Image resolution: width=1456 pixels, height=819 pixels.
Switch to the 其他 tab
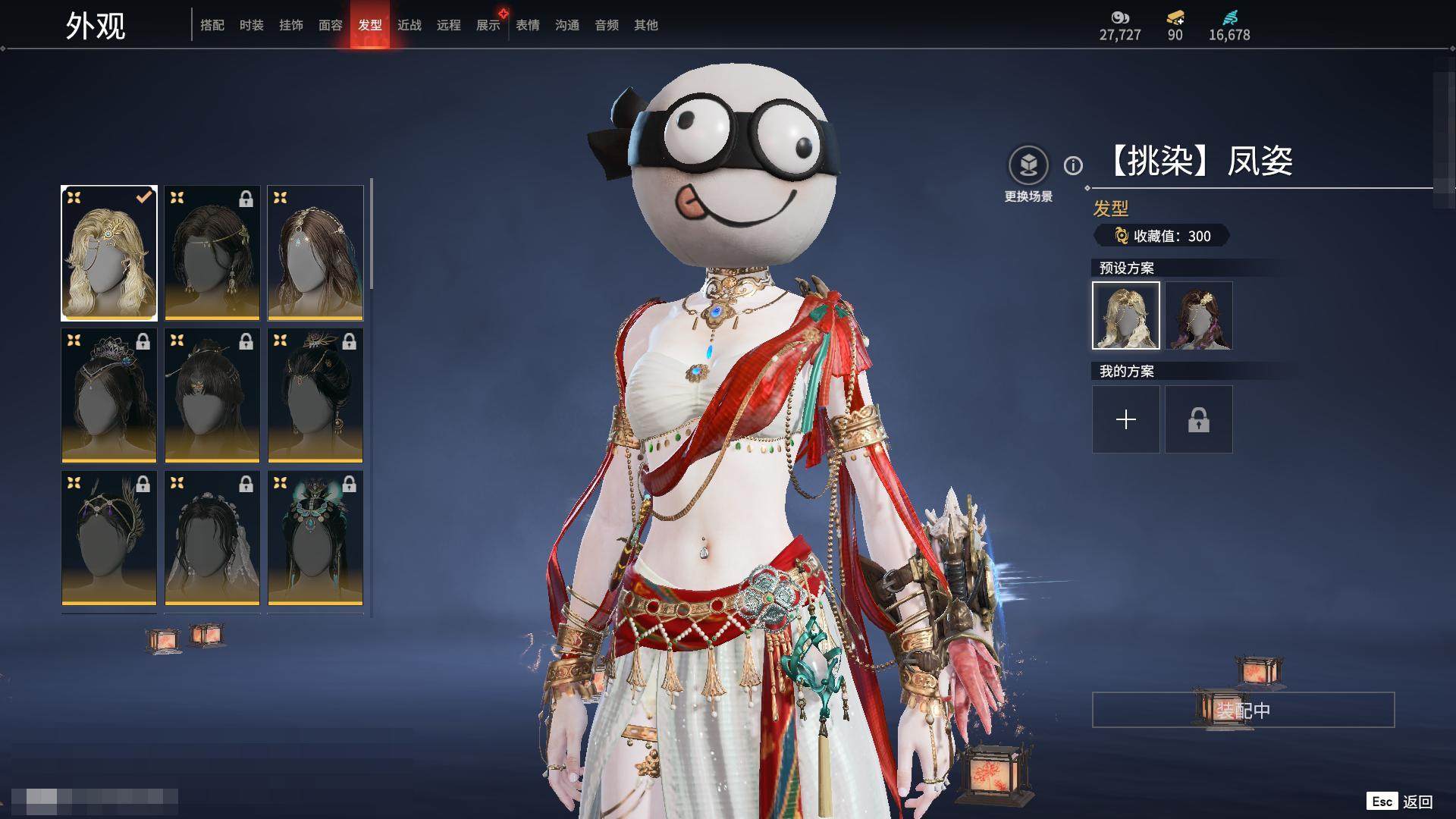coord(646,25)
